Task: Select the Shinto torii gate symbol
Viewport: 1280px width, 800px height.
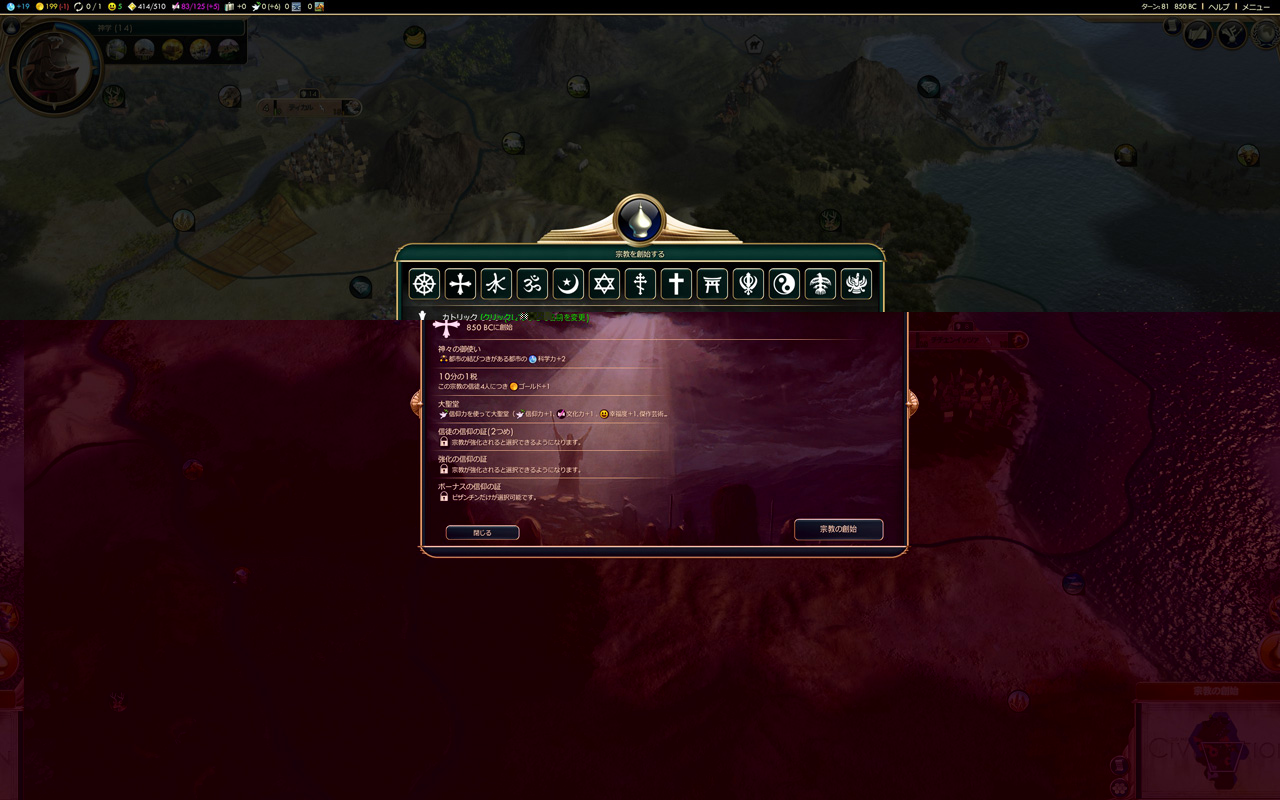Action: [x=712, y=284]
